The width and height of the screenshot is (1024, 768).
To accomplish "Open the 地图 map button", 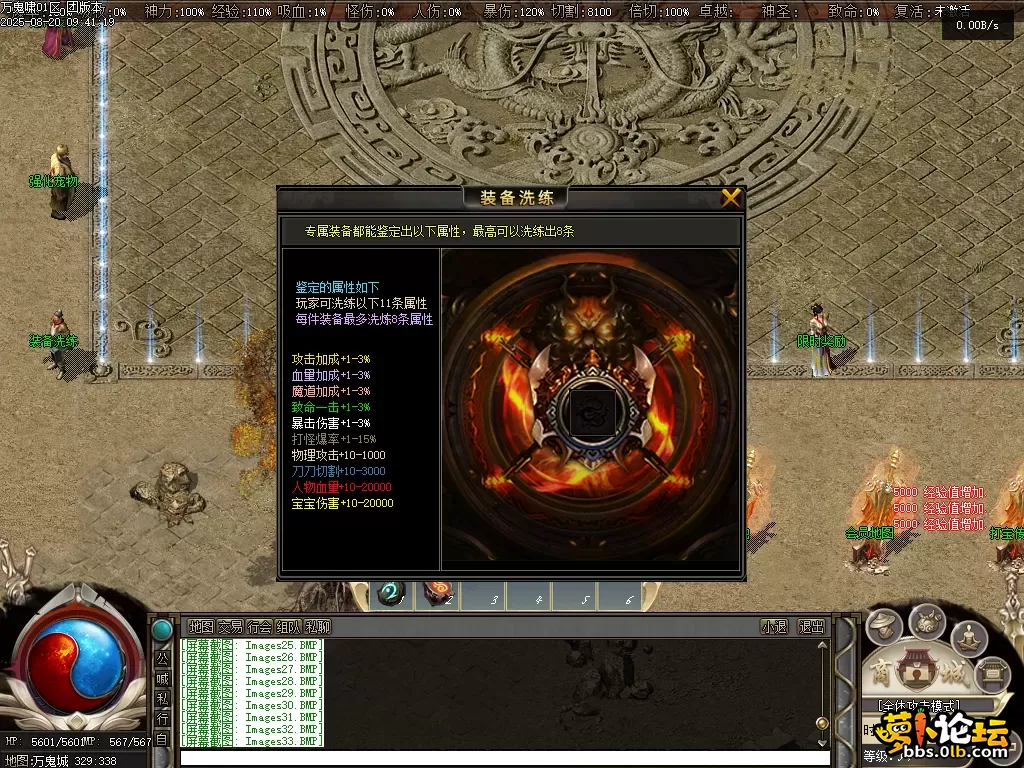I will tap(201, 627).
